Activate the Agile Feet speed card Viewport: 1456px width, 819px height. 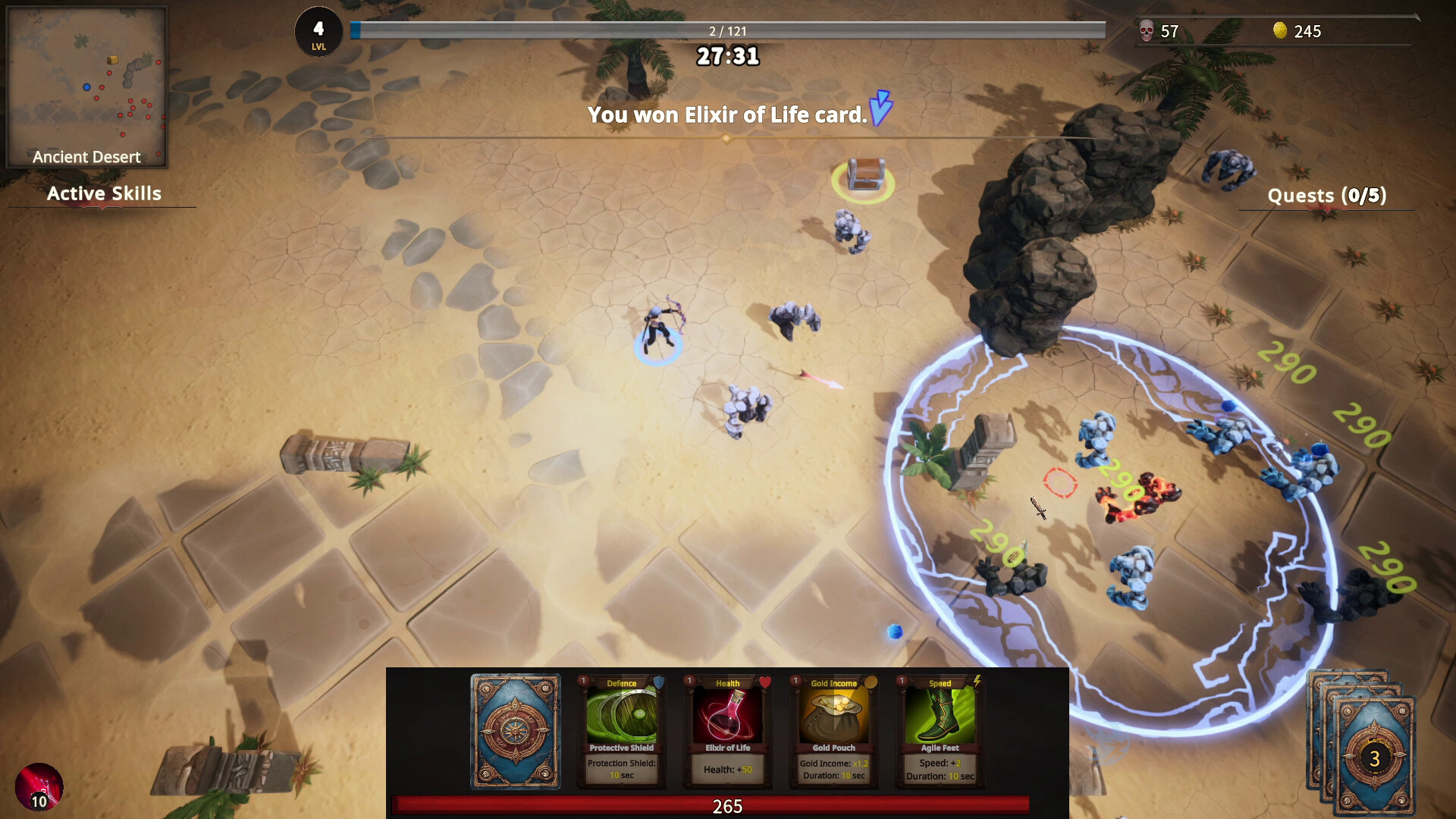pos(940,730)
